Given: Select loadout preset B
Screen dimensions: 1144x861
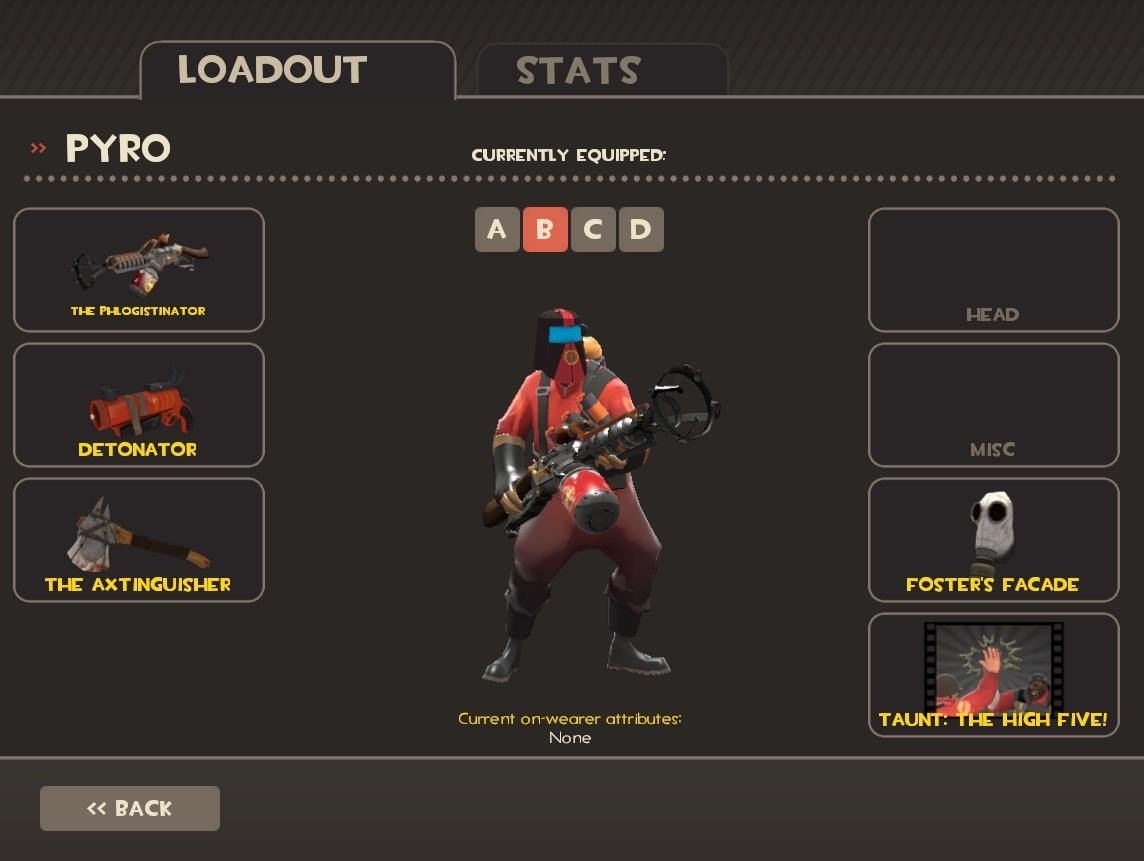Looking at the screenshot, I should tap(545, 230).
